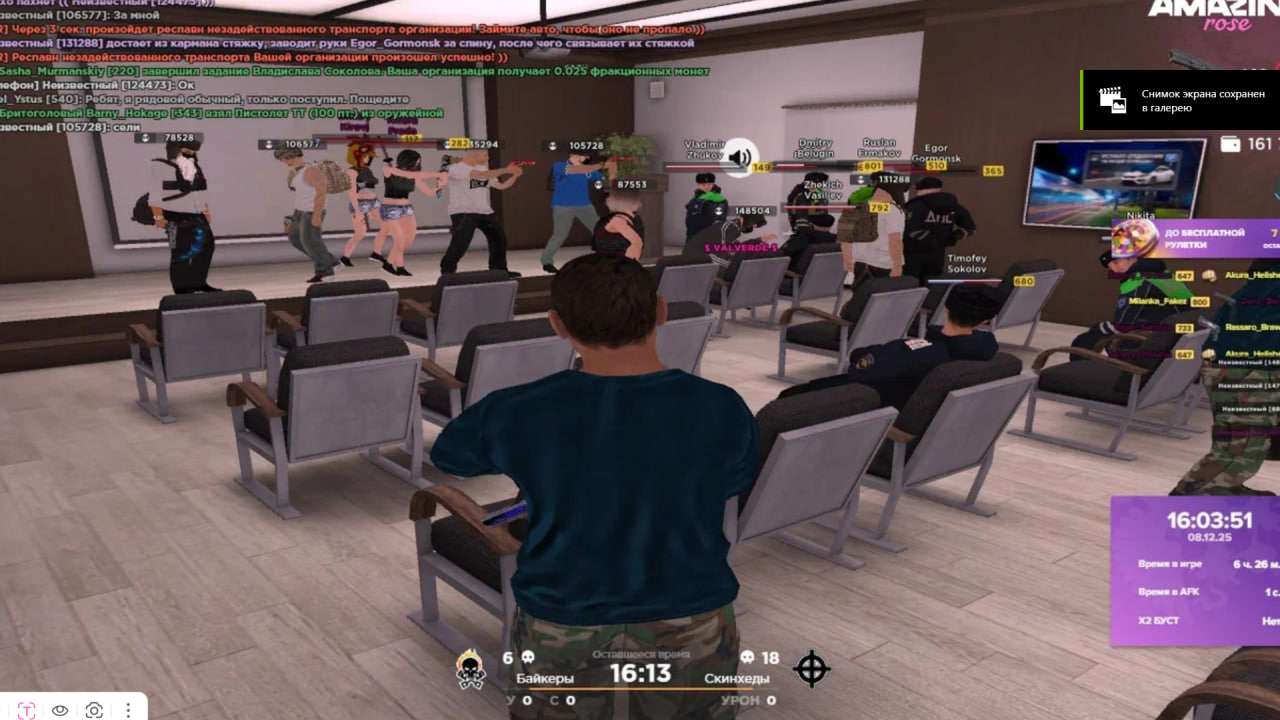Click the purple game time info panel
1280x720 pixels.
[x=1197, y=570]
